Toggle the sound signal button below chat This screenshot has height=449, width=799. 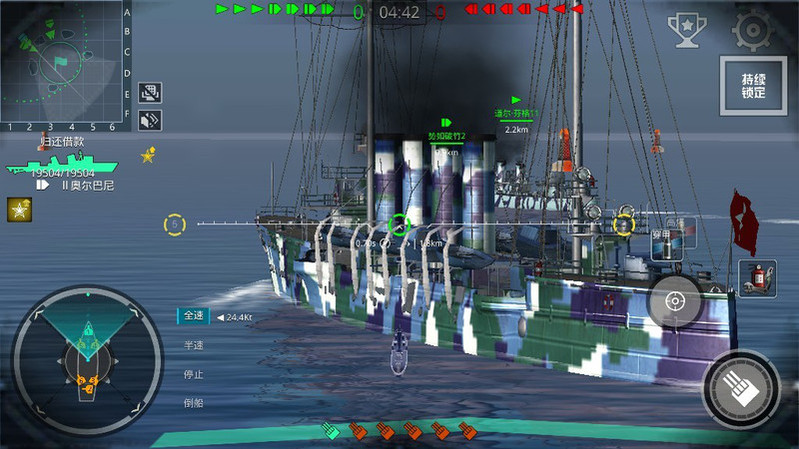tap(150, 120)
